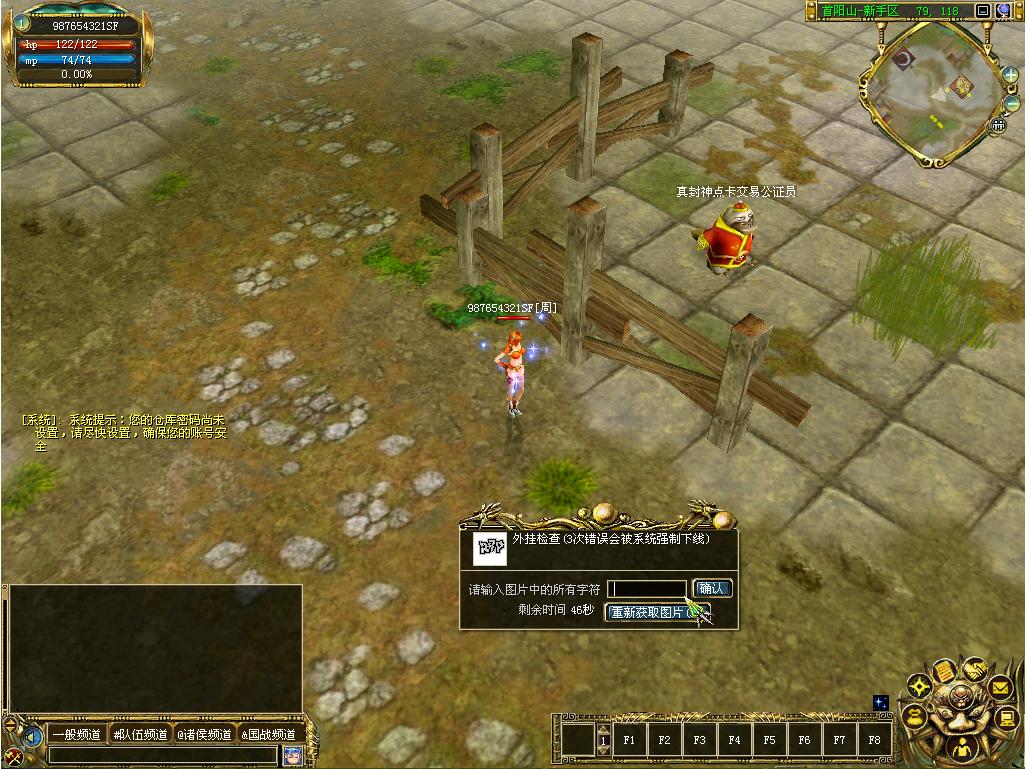Screen dimensions: 1025x769
Task: Open the &国战频道 war channel
Action: pos(268,734)
